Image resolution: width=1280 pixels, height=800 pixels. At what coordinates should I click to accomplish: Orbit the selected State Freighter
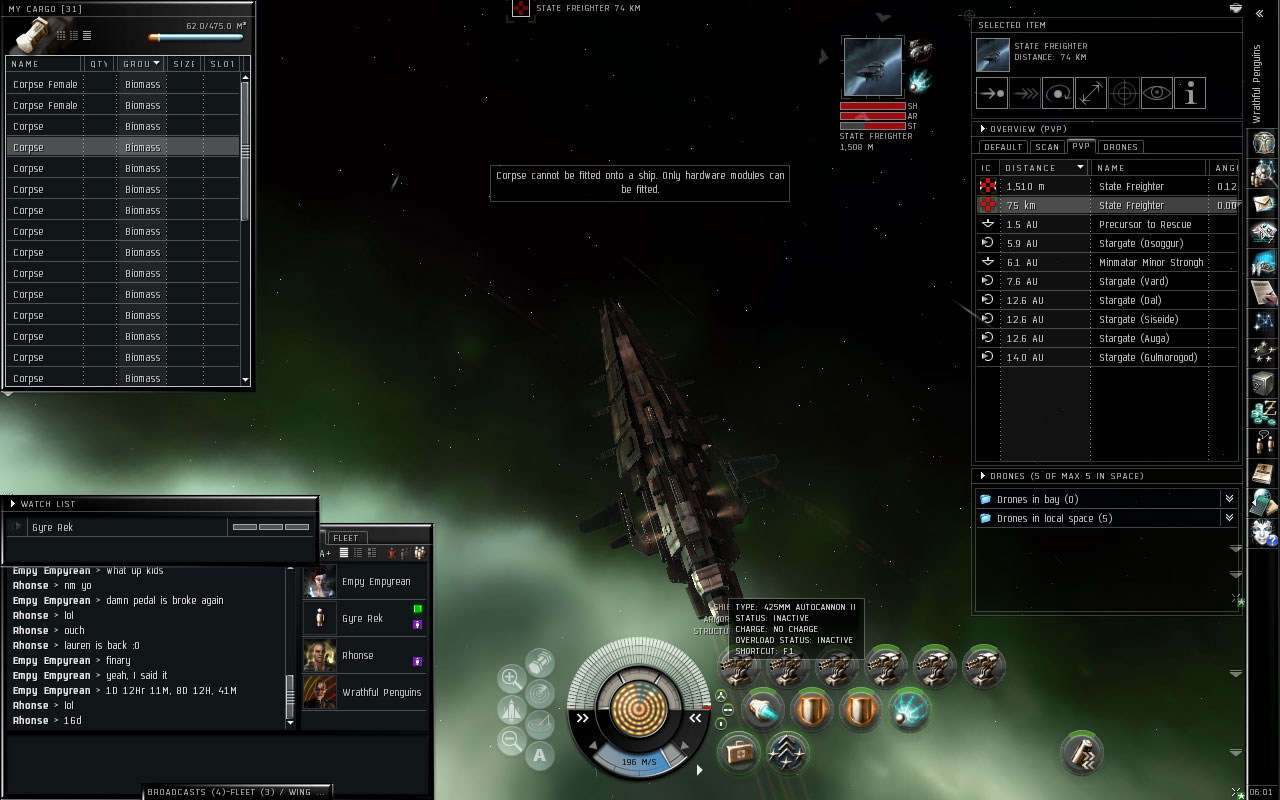[1058, 93]
